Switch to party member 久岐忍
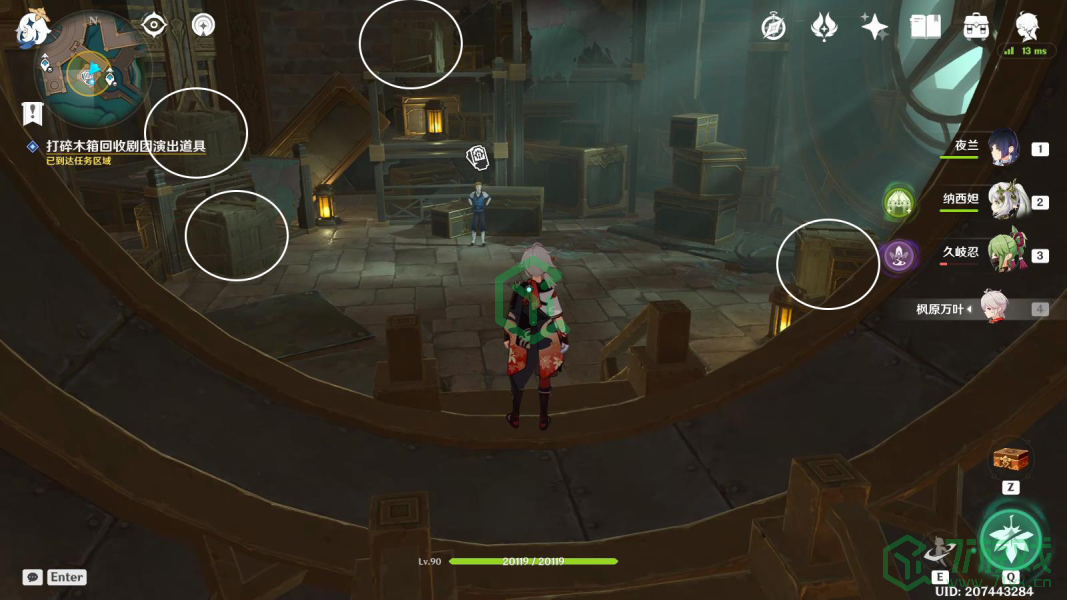 pyautogui.click(x=1003, y=254)
